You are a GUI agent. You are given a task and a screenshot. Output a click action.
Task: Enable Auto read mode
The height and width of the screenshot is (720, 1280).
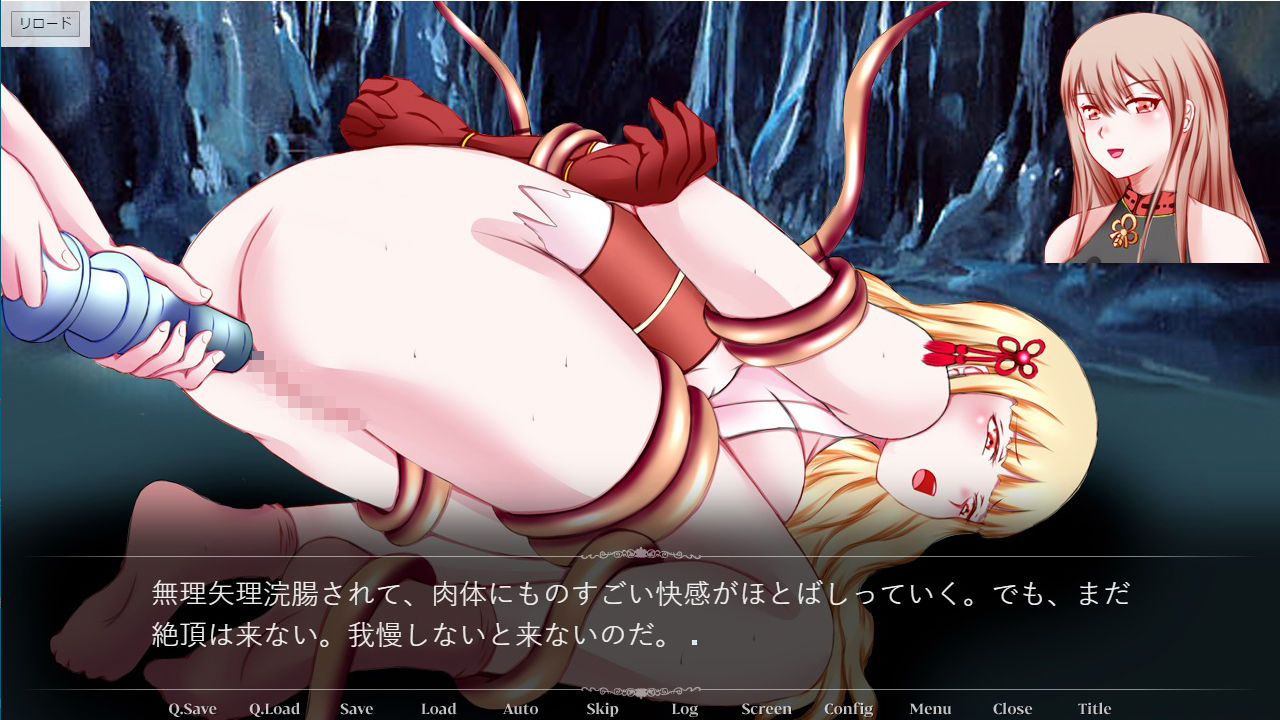click(520, 708)
